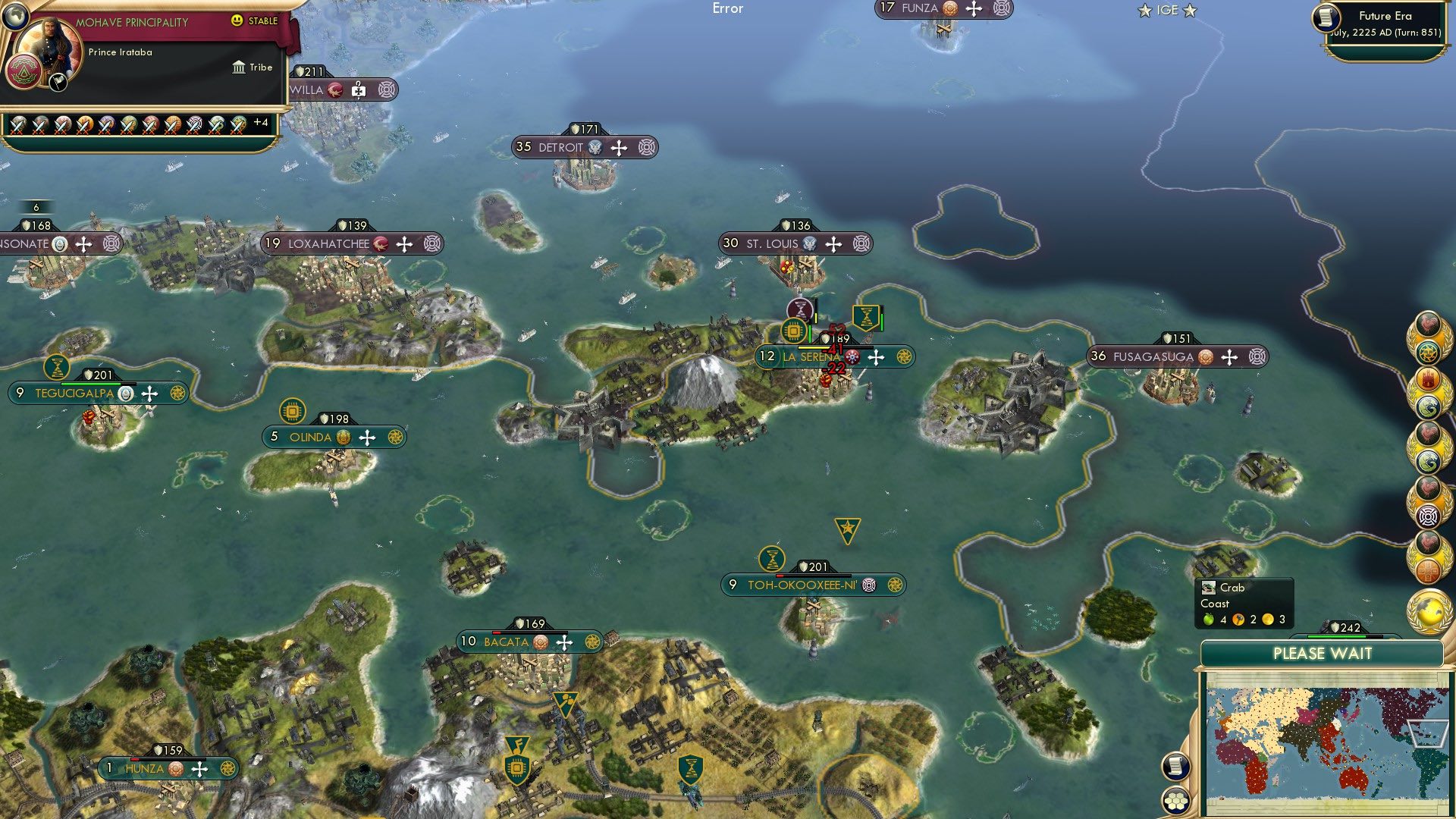
Task: Toggle strategic view with the hex grid icon
Action: click(1176, 799)
